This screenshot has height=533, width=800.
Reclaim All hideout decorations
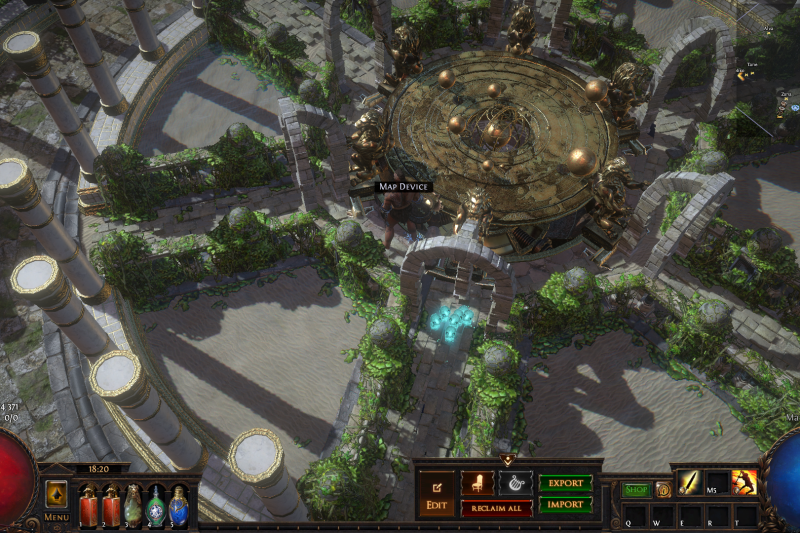(496, 508)
